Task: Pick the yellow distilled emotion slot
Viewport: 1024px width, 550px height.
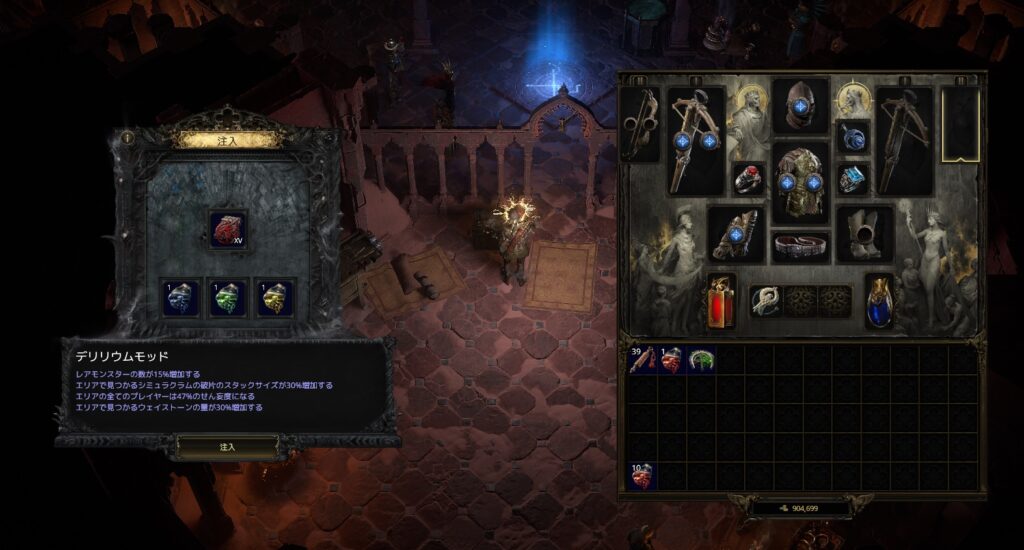Action: pos(275,298)
